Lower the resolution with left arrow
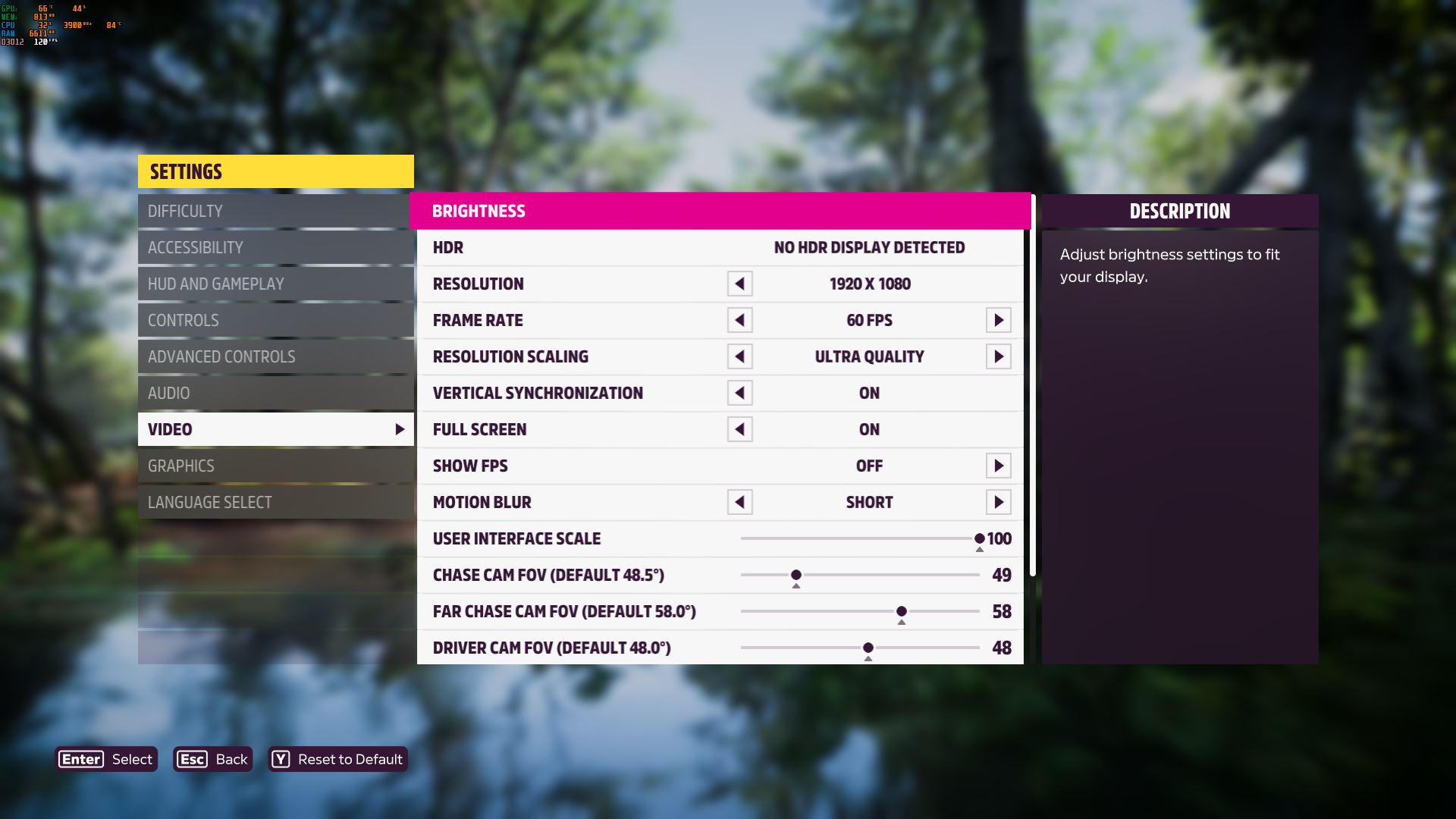The height and width of the screenshot is (819, 1456). [739, 284]
